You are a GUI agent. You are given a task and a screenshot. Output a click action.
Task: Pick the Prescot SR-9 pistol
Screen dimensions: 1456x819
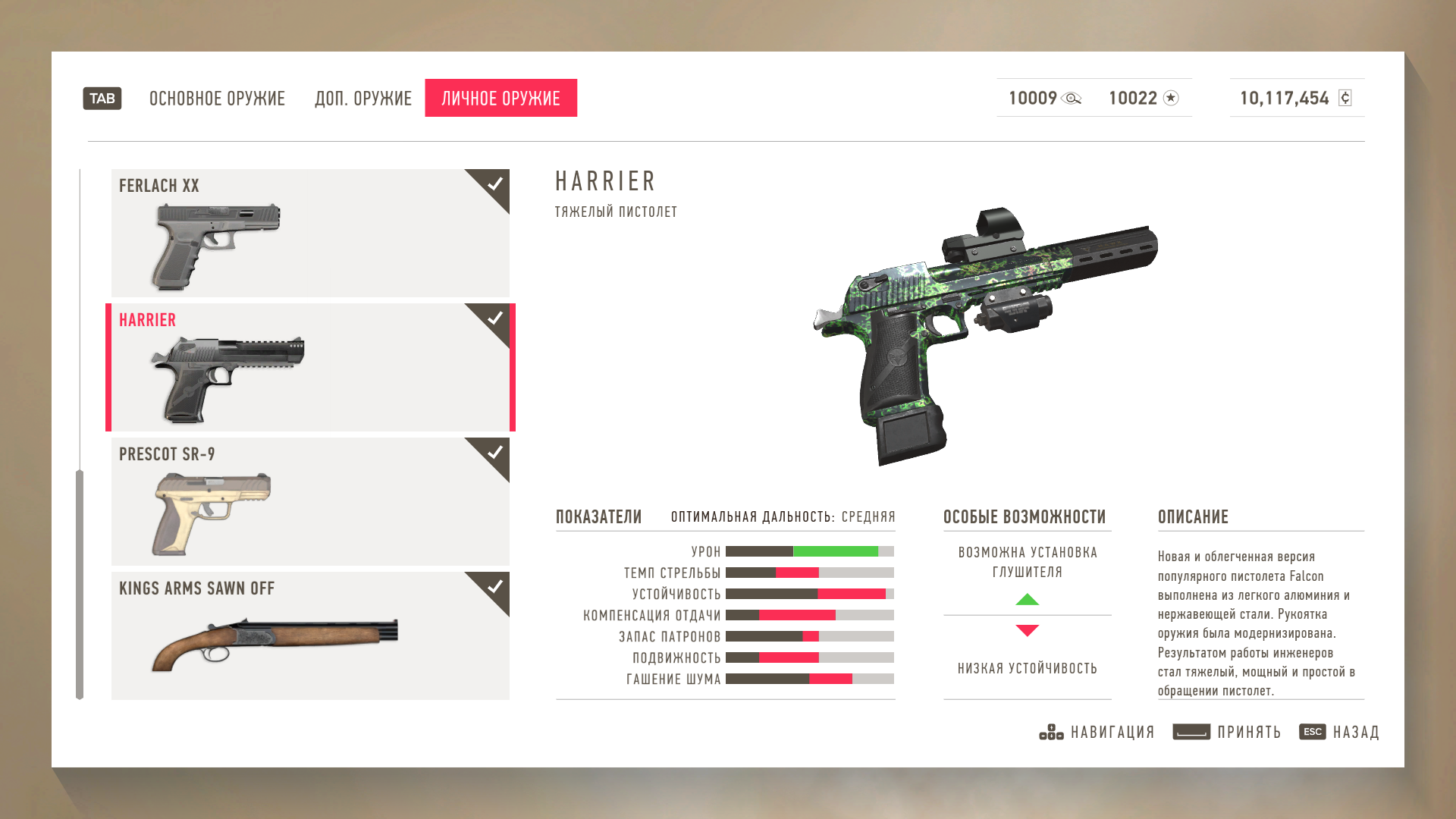click(310, 501)
